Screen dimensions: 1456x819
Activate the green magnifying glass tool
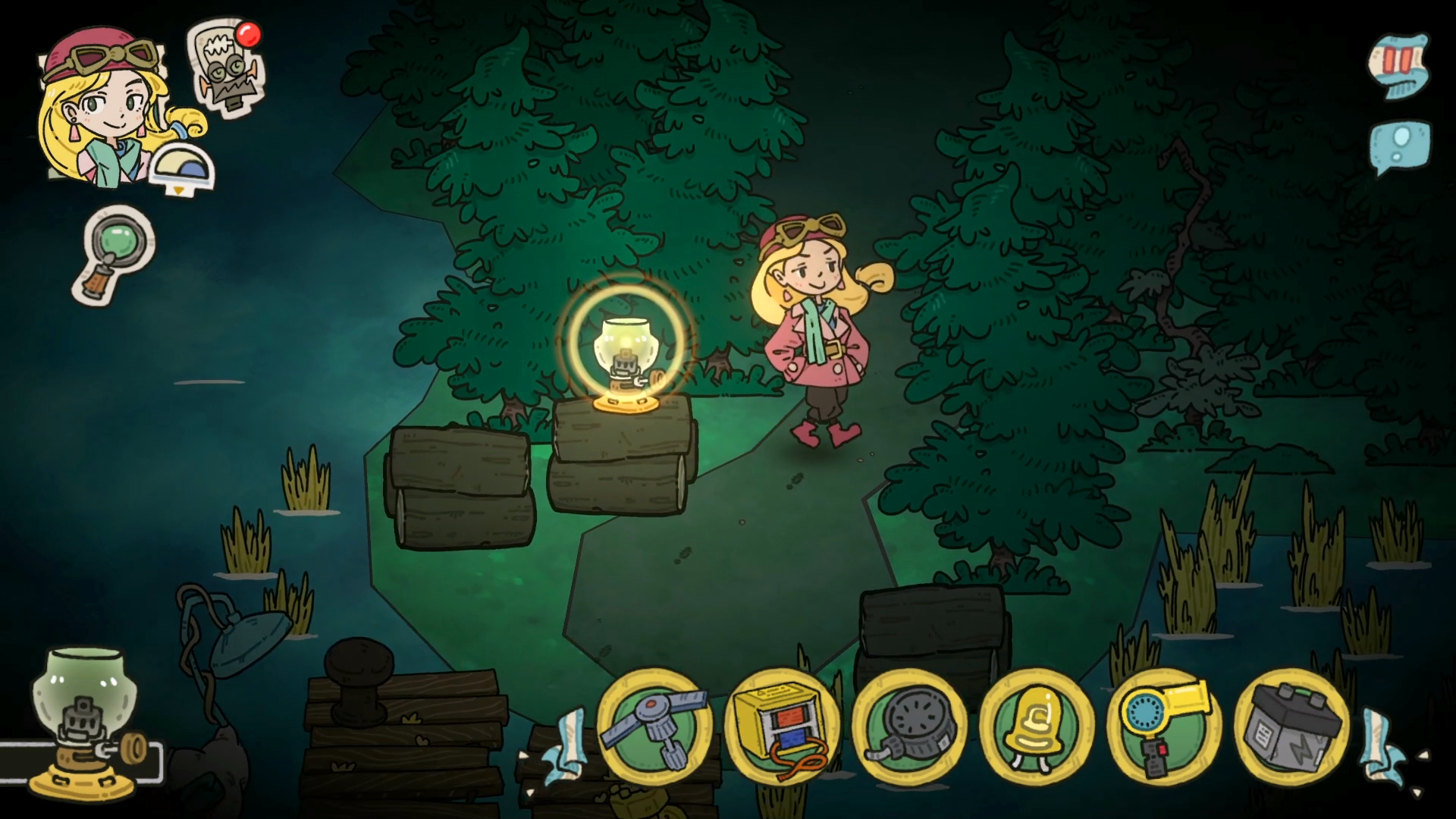pyautogui.click(x=115, y=254)
